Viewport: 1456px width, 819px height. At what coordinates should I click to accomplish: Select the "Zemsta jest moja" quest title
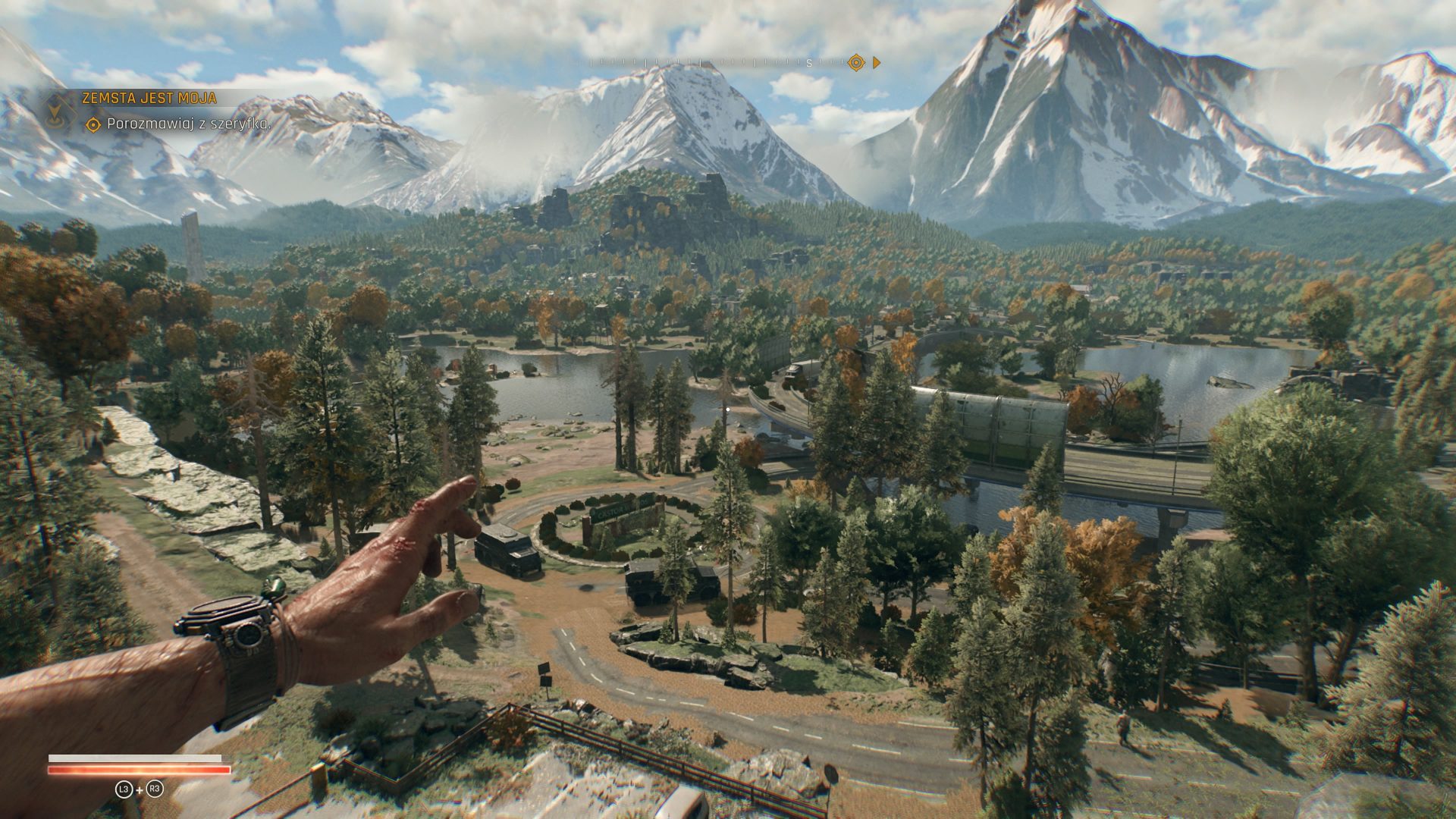[x=149, y=98]
